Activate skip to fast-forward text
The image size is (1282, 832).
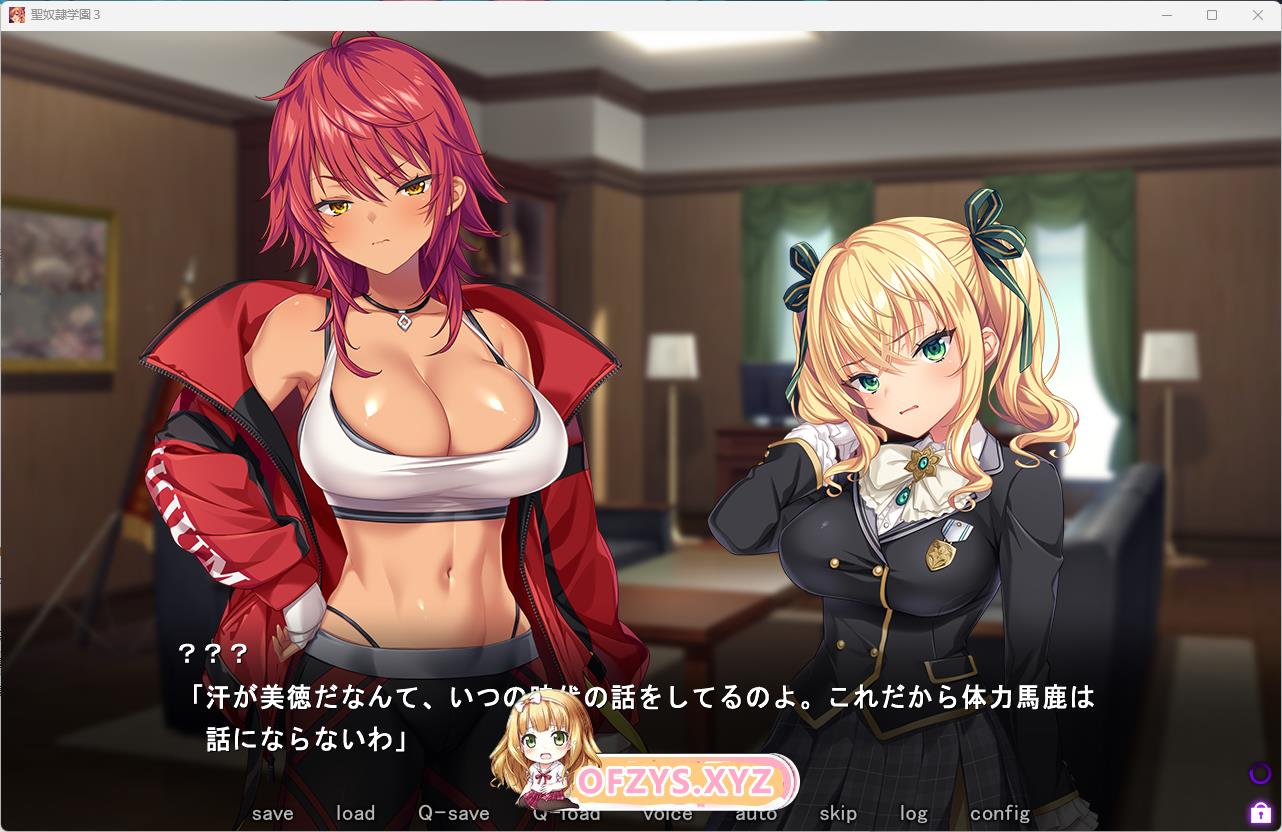(838, 813)
